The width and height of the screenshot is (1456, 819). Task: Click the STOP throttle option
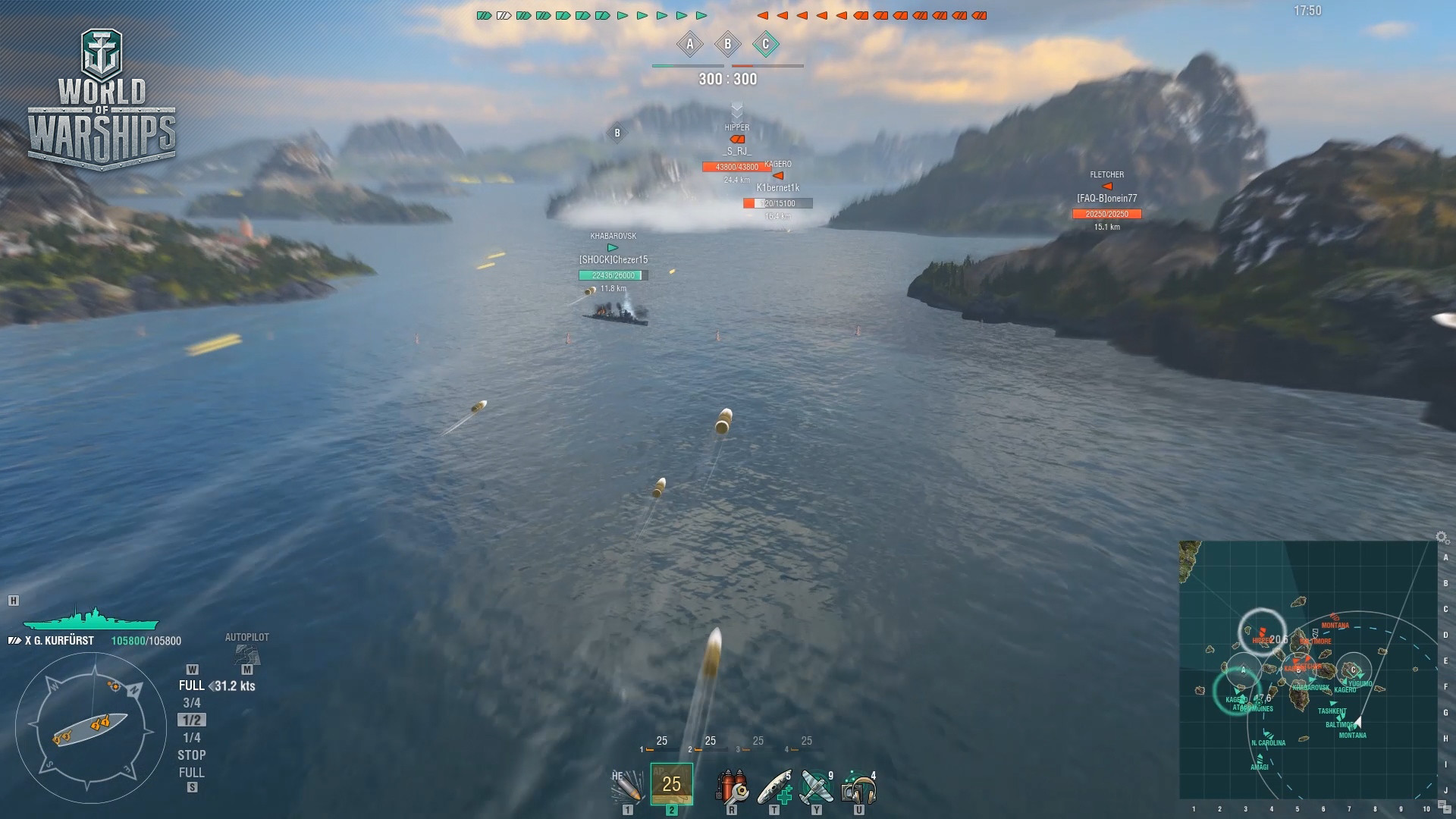coord(193,755)
